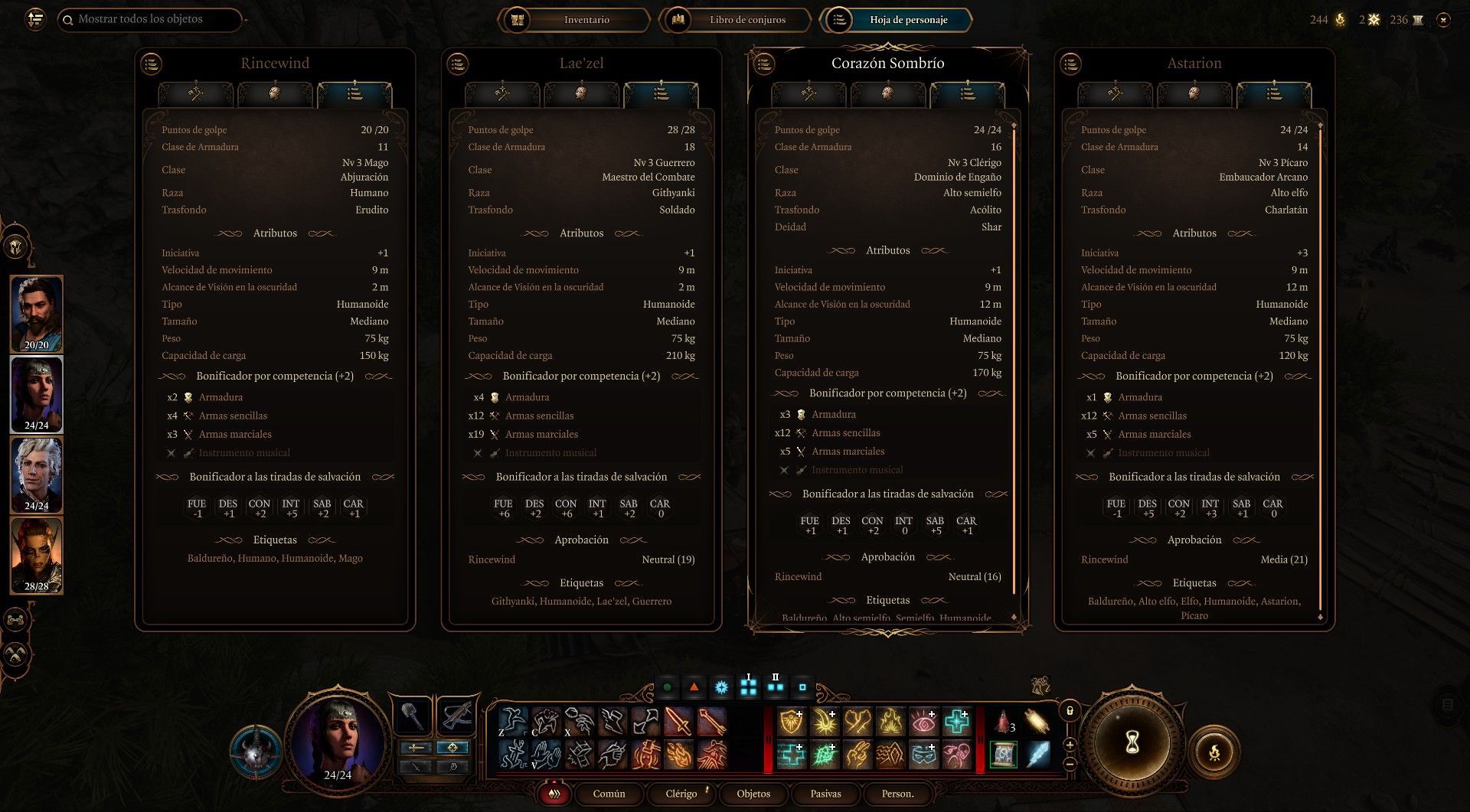The width and height of the screenshot is (1470, 812).
Task: Switch hotbar to the Clérigo tab
Action: pyautogui.click(x=681, y=794)
